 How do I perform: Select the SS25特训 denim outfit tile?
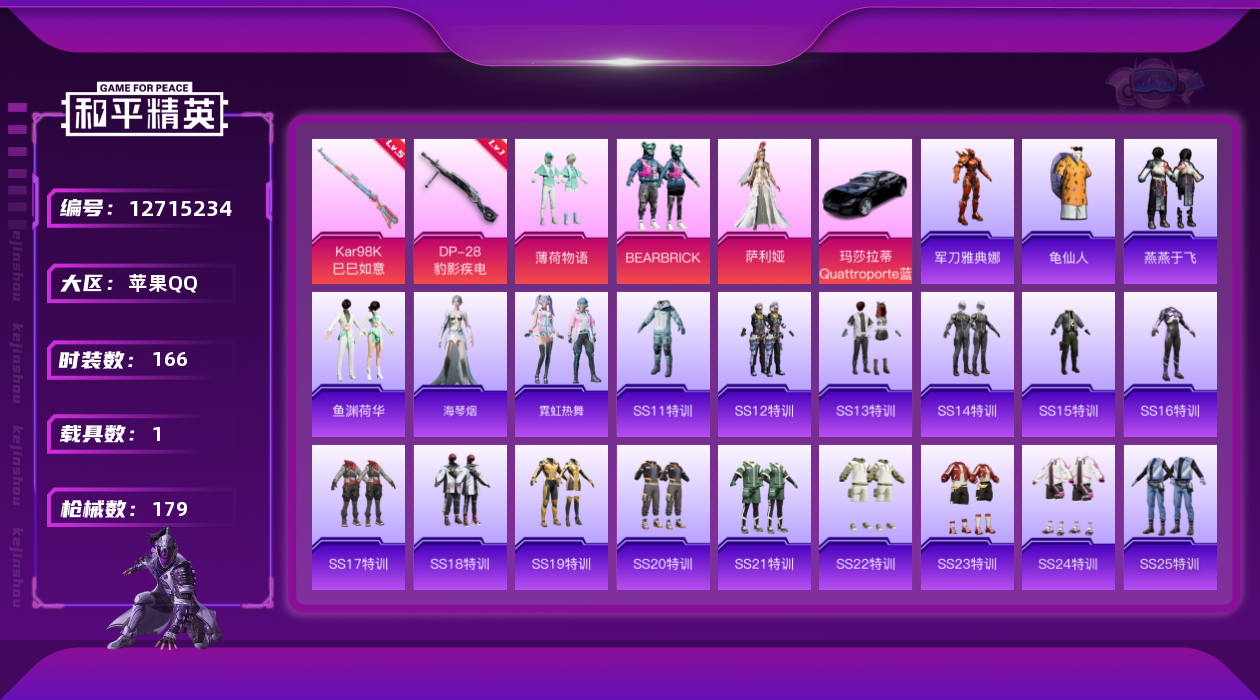point(1170,516)
